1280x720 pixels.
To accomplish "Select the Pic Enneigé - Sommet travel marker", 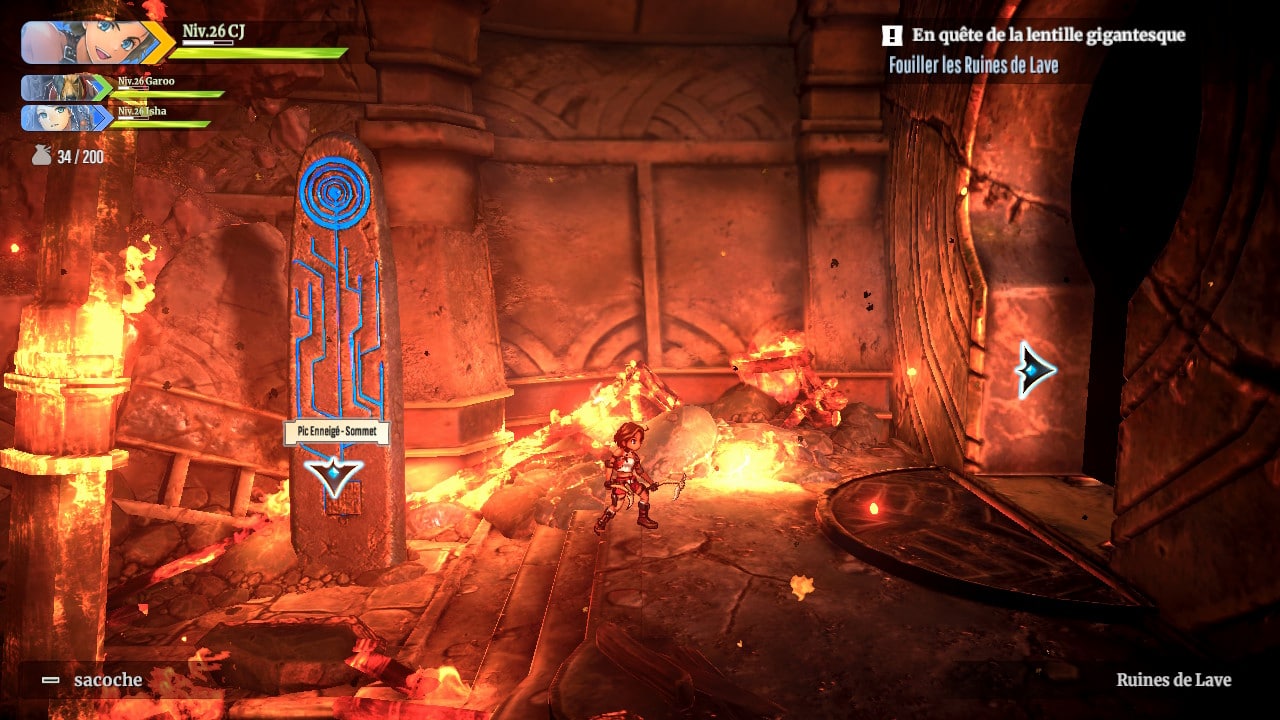I will point(334,476).
